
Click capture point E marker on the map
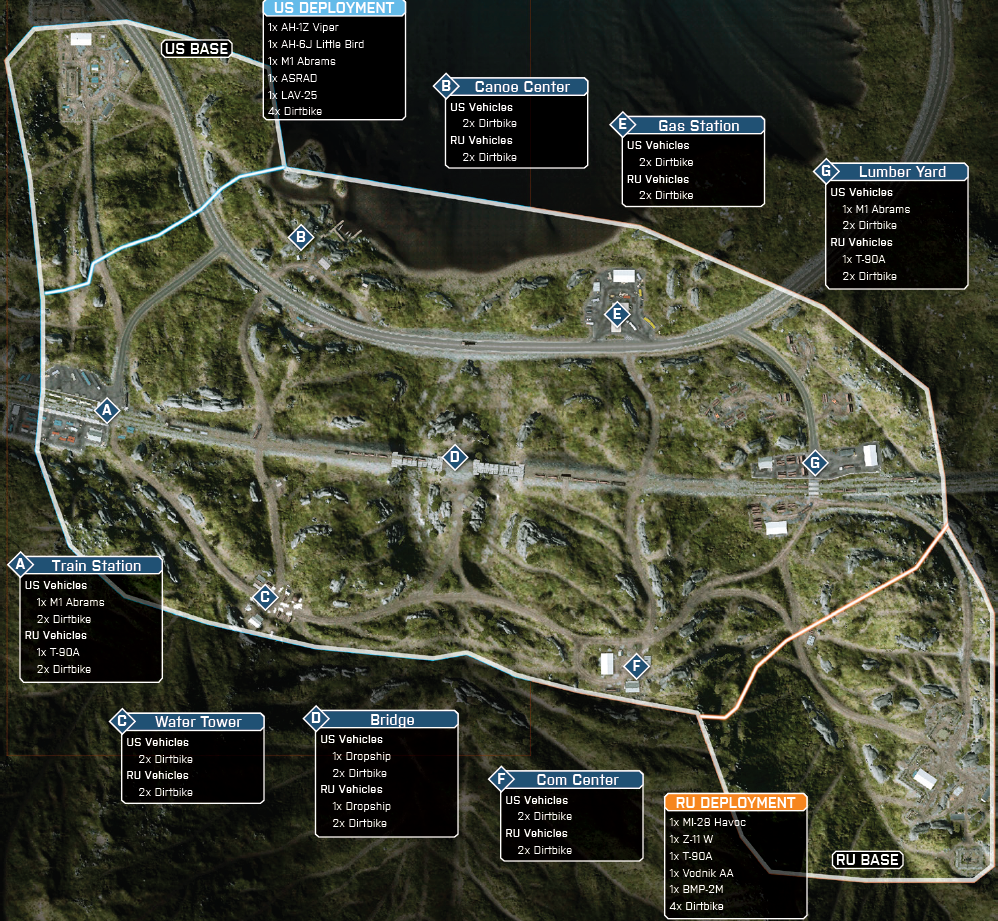(x=617, y=316)
